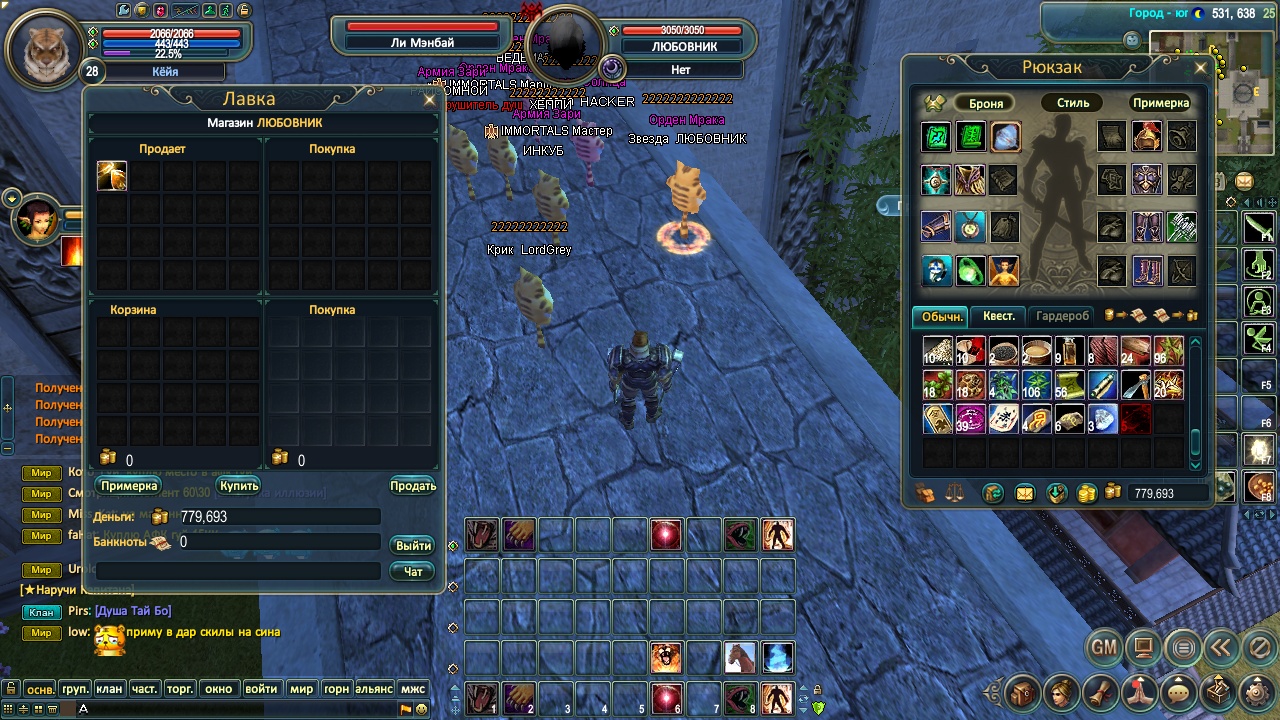Switch chat to the торг. channel
The height and width of the screenshot is (720, 1280).
(x=180, y=689)
